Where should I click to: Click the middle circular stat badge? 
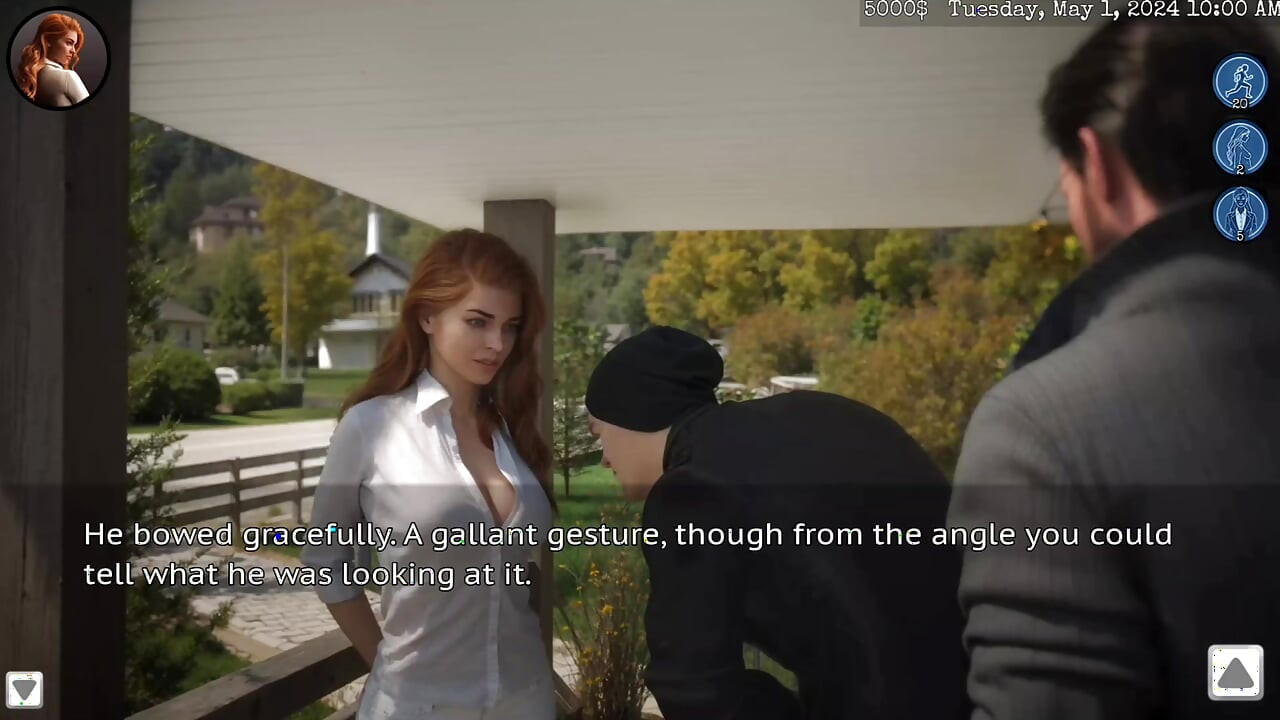[x=1240, y=148]
